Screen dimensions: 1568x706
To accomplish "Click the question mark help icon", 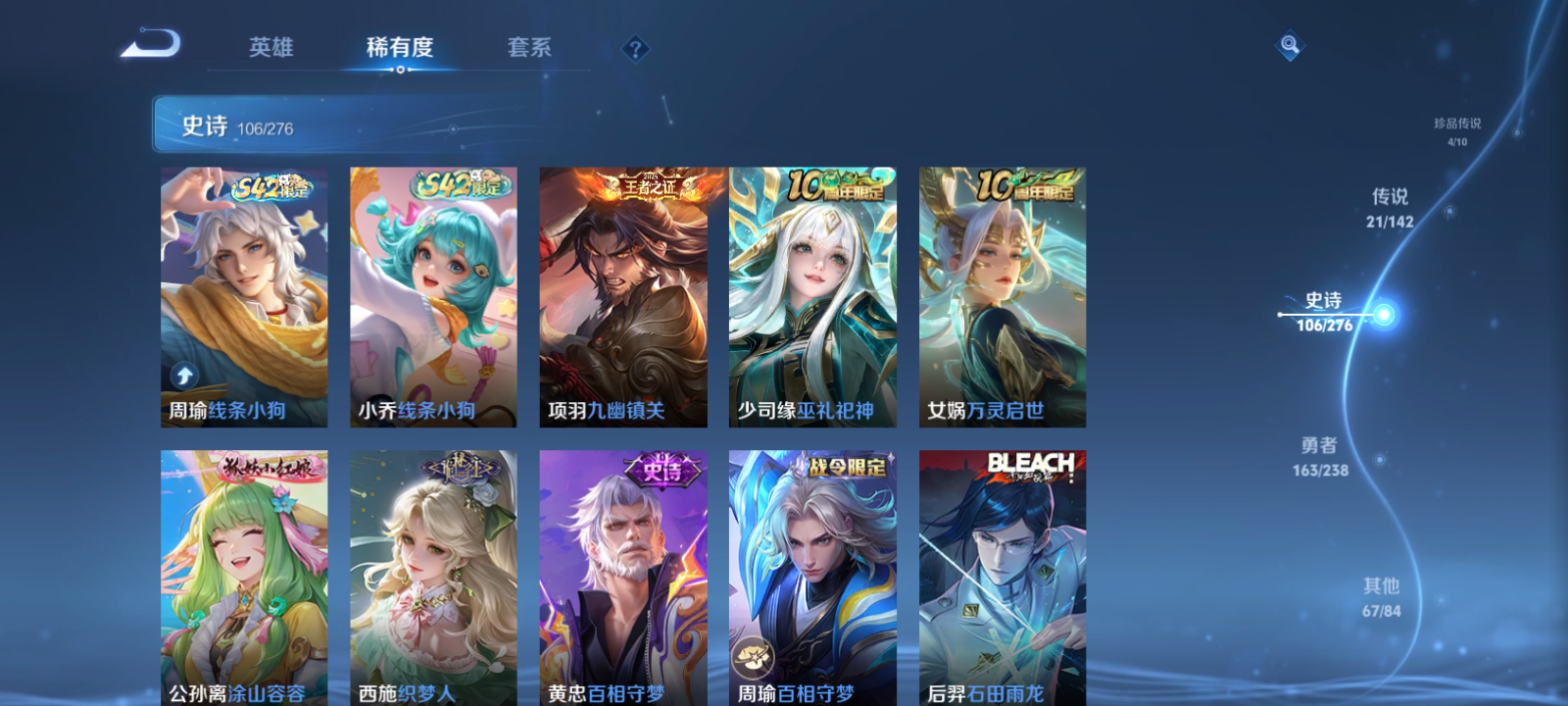I will click(x=634, y=47).
